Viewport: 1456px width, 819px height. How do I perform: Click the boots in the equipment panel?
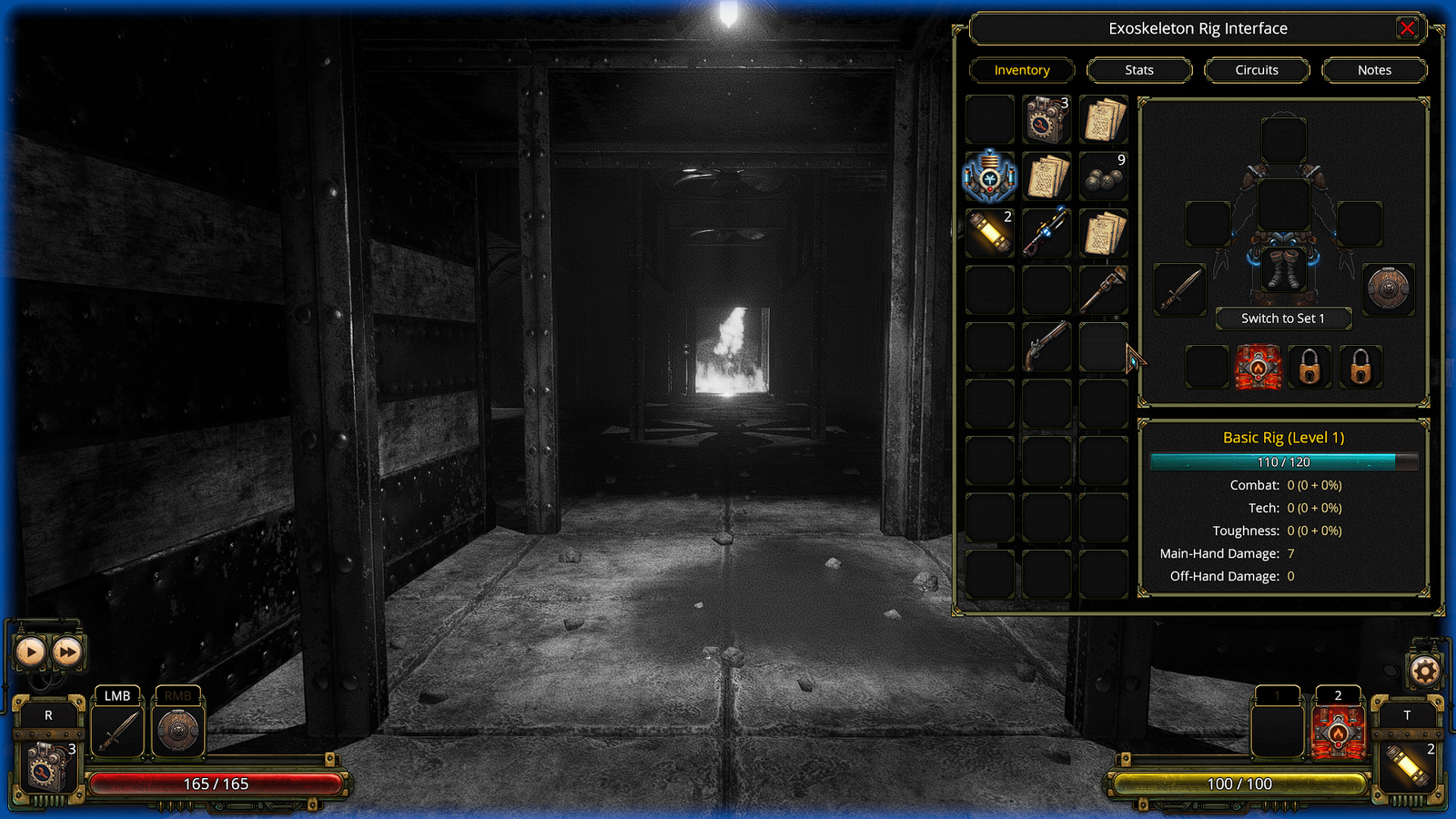point(1283,270)
